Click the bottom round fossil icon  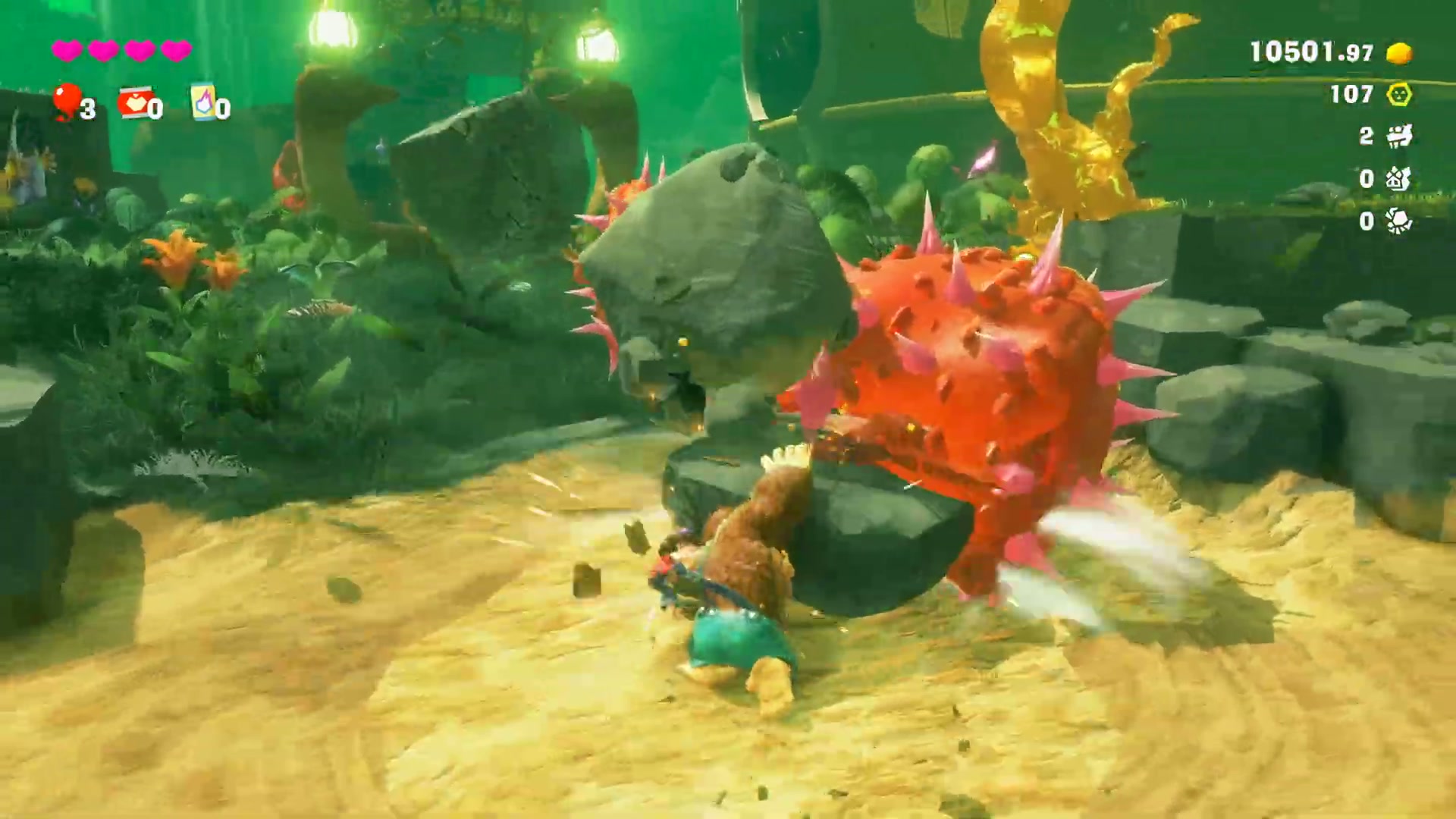tap(1399, 221)
